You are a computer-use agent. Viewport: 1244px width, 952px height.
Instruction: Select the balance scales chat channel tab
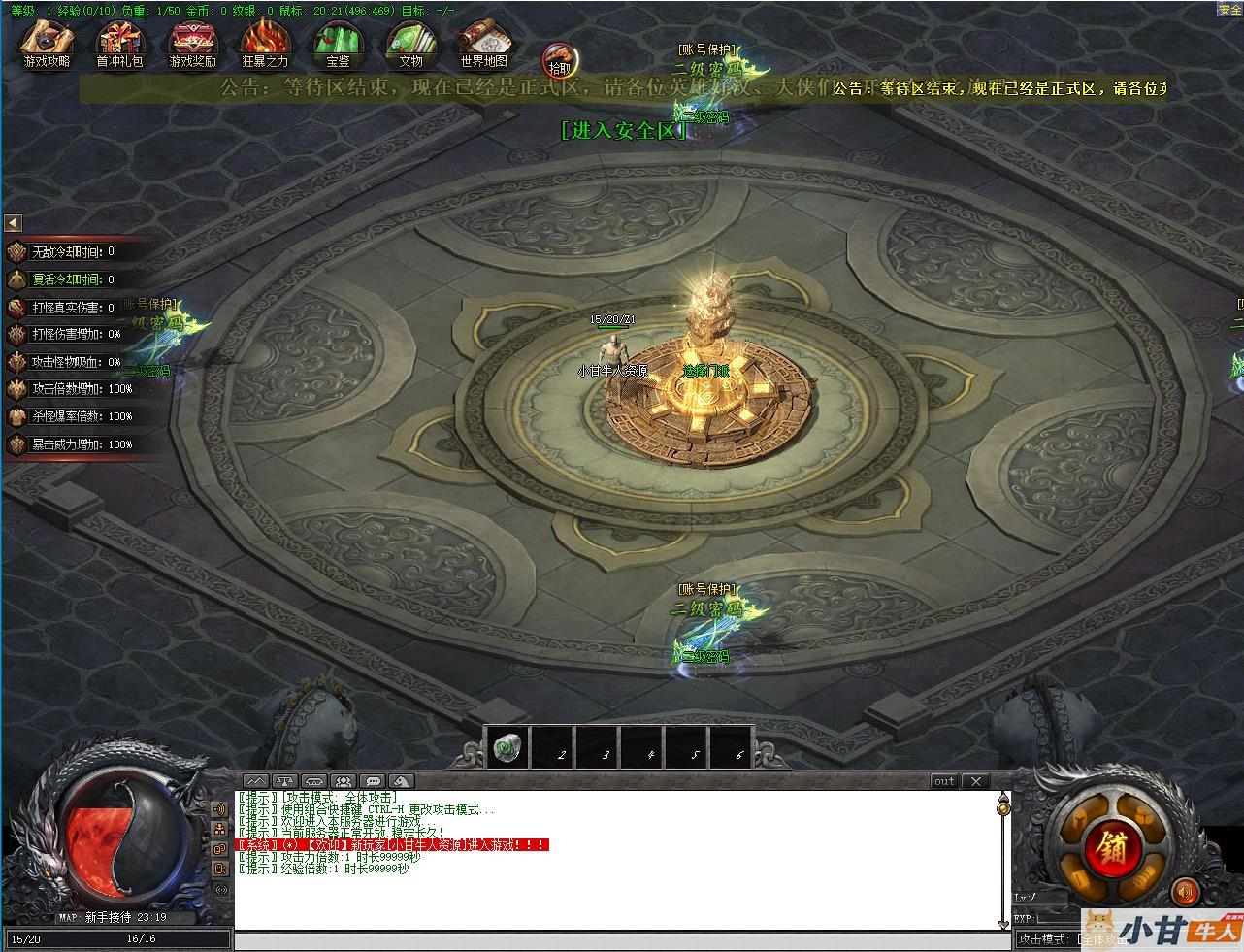click(x=284, y=781)
